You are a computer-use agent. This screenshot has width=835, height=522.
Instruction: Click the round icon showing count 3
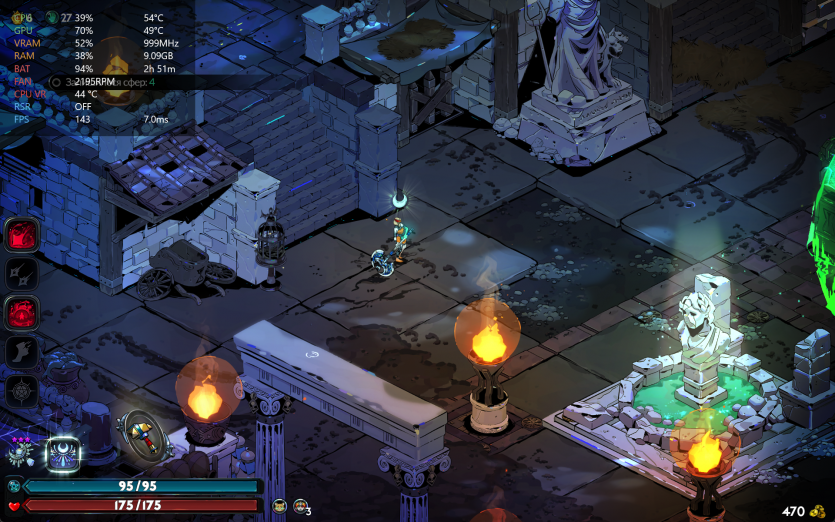coord(300,507)
